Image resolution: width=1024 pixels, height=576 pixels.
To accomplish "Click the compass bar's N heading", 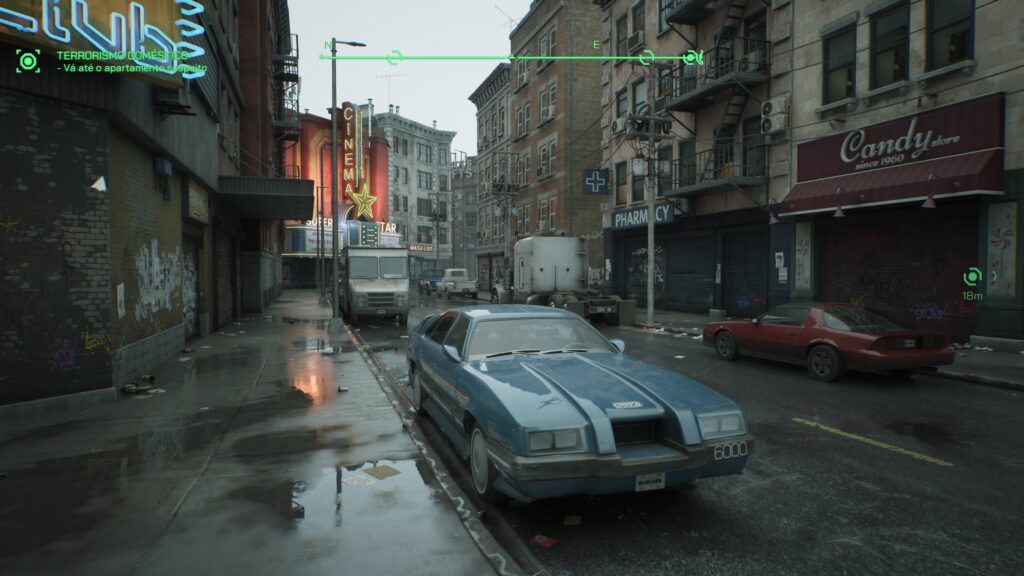I will tap(328, 45).
